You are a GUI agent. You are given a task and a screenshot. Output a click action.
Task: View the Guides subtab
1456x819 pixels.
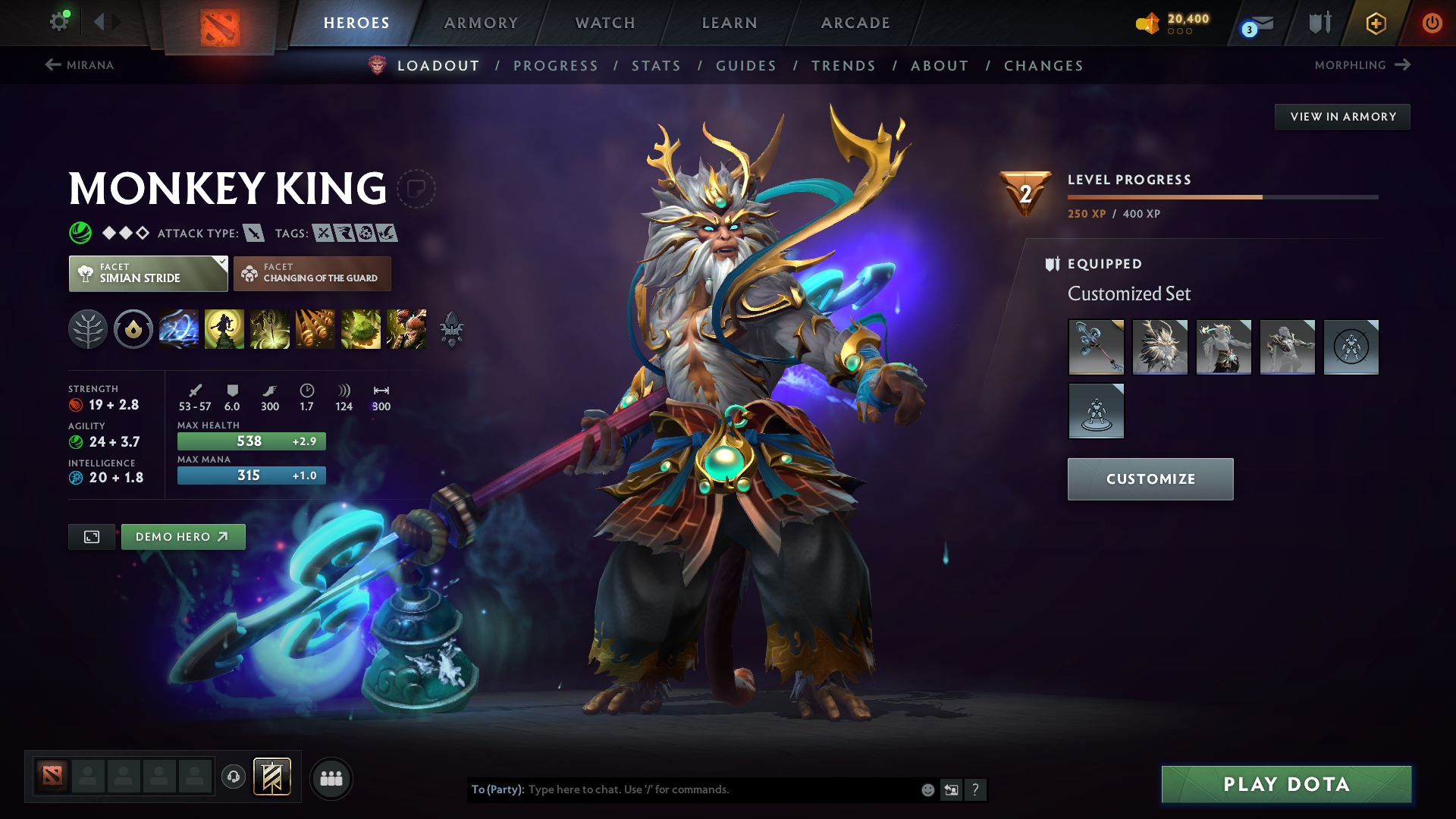pos(746,66)
